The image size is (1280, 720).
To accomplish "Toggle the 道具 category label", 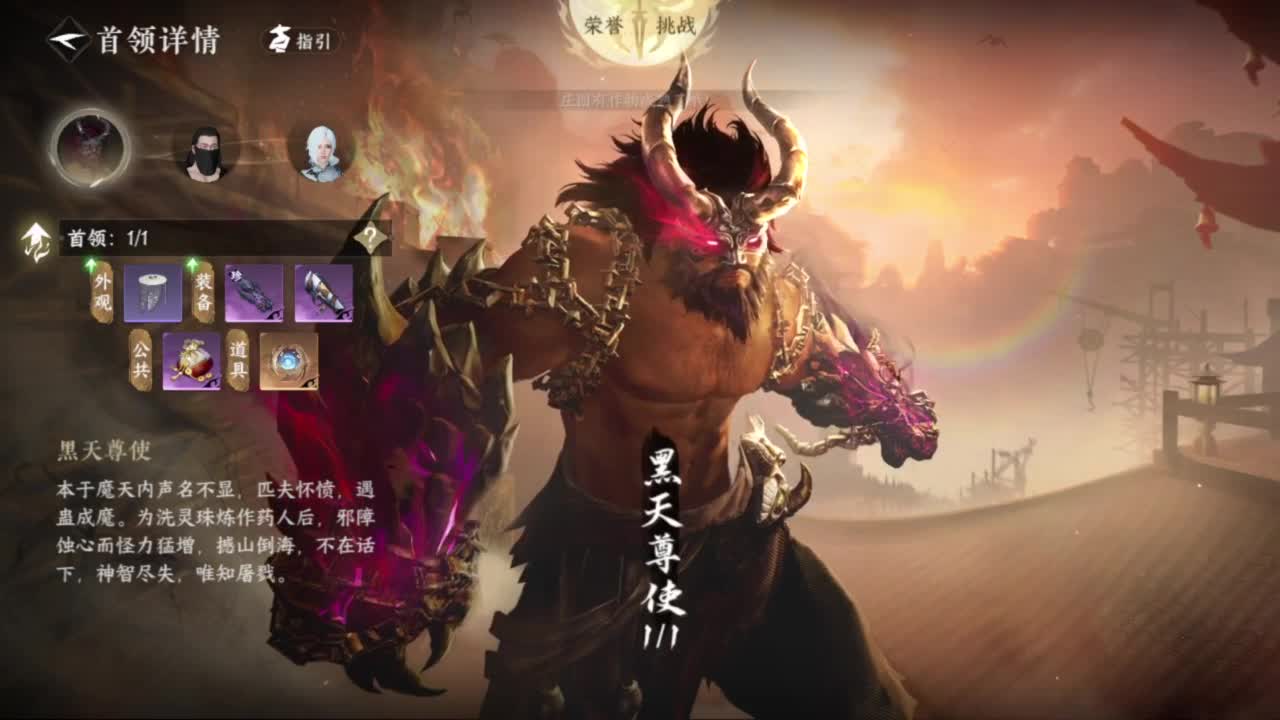I will click(238, 361).
